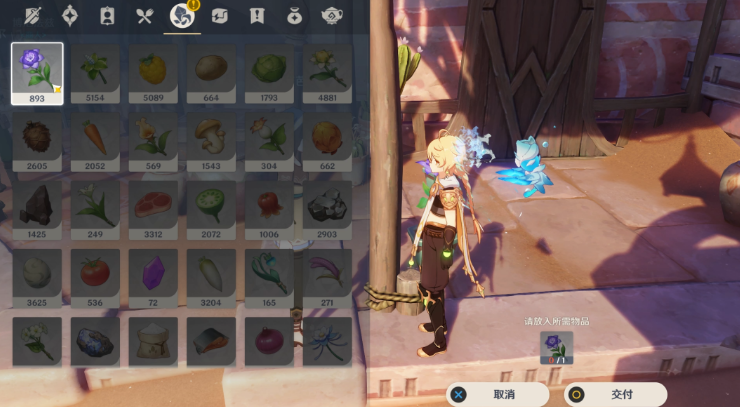Screen dimensions: 740x407
Task: Pick the mushroom item slot
Action: pyautogui.click(x=211, y=139)
